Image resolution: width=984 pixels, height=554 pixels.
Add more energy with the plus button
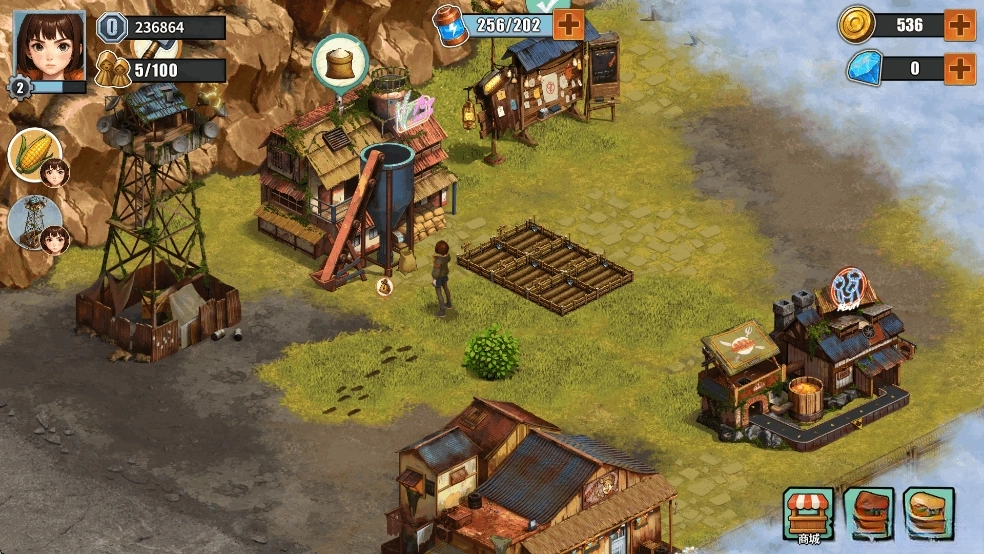(568, 24)
